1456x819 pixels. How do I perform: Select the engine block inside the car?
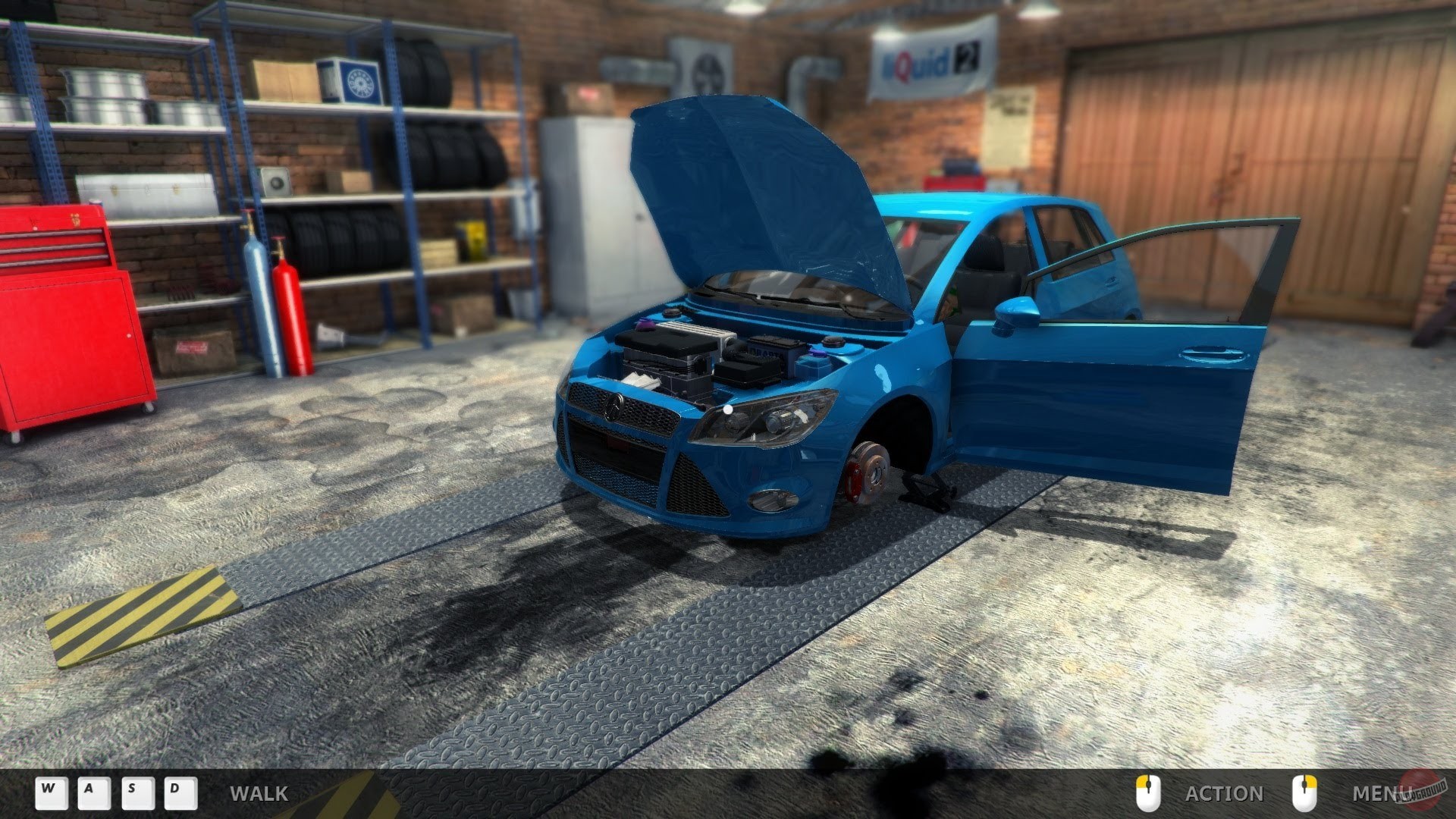tap(667, 353)
